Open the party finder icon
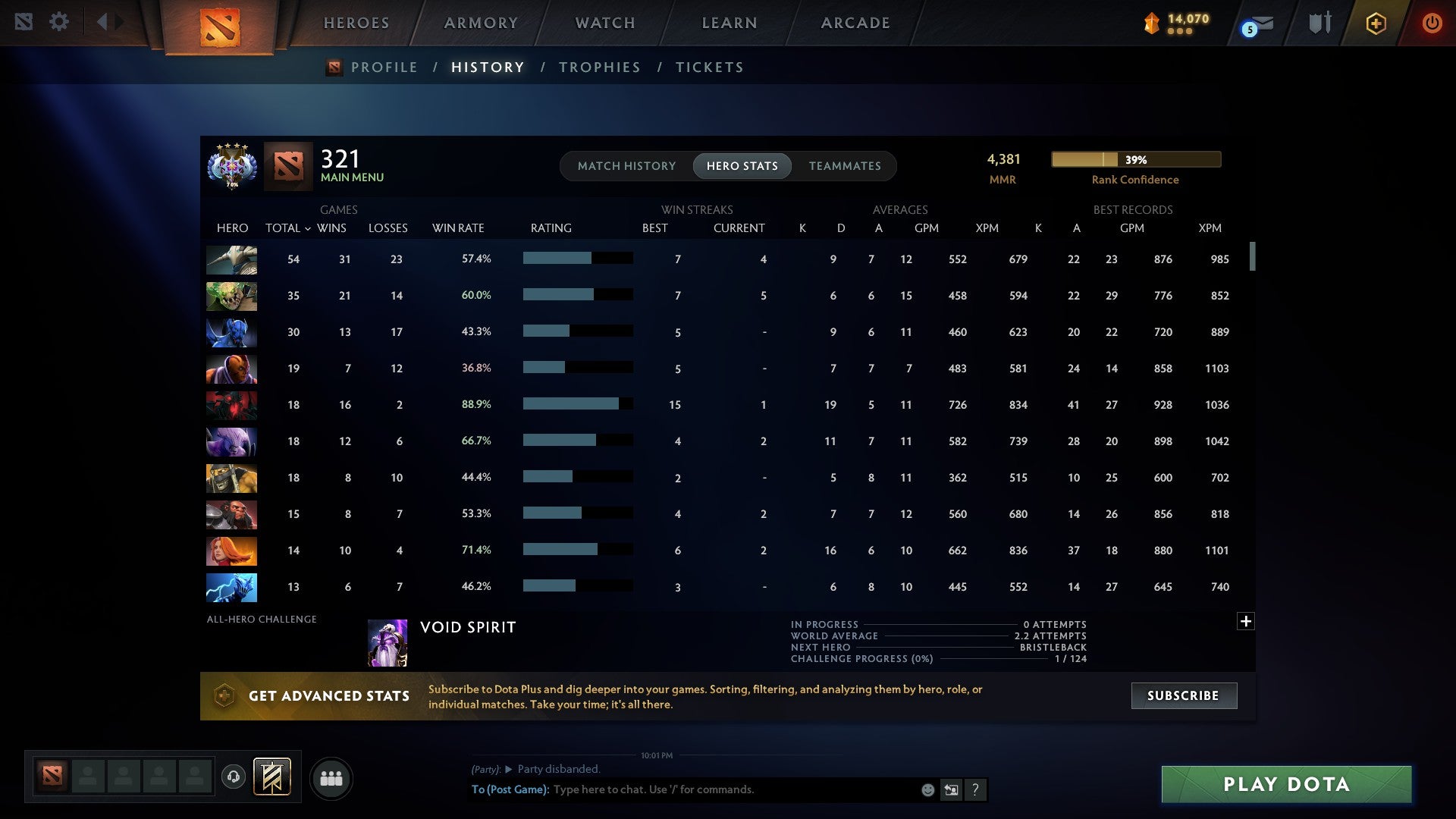 331,777
